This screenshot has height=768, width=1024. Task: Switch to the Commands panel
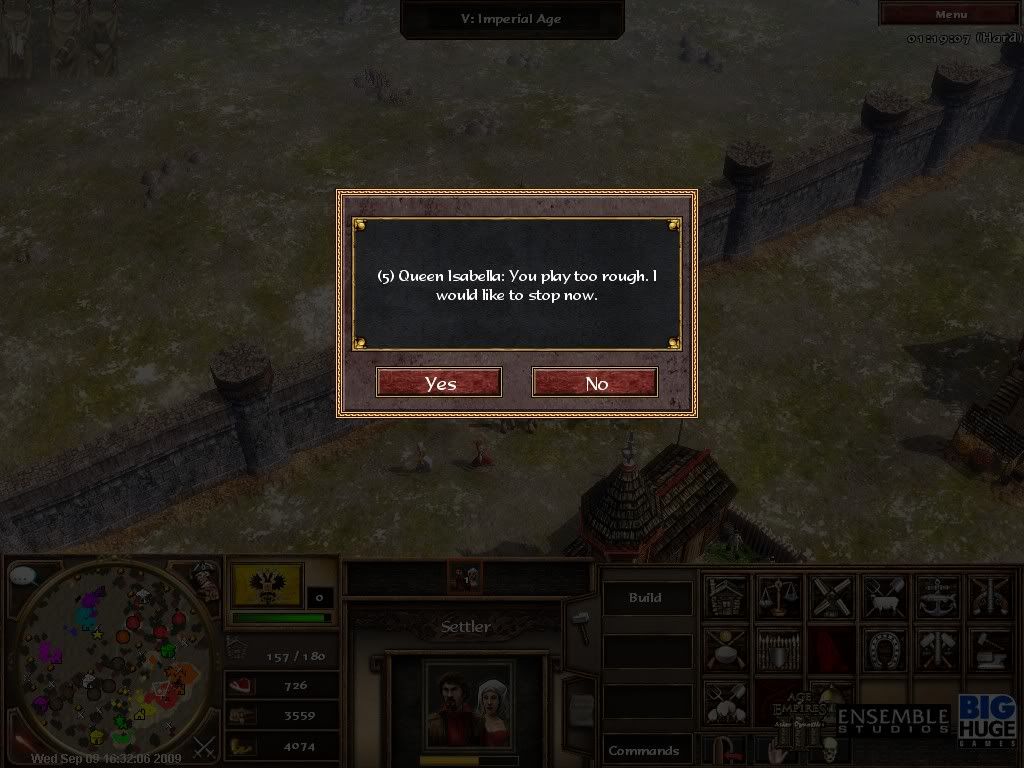tap(646, 750)
